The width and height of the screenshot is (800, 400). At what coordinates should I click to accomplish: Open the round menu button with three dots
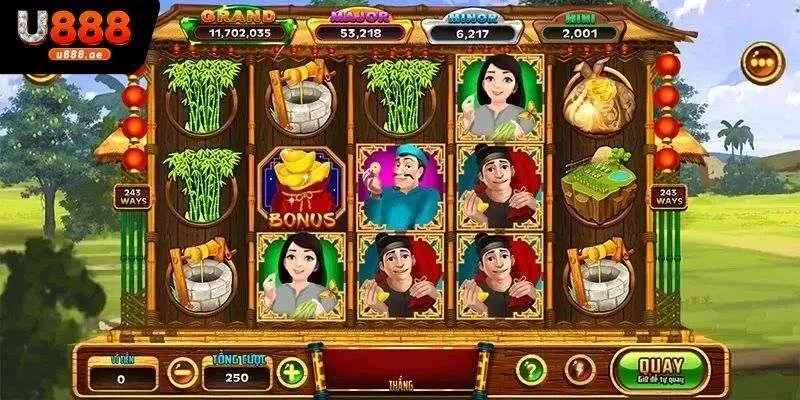pos(762,62)
